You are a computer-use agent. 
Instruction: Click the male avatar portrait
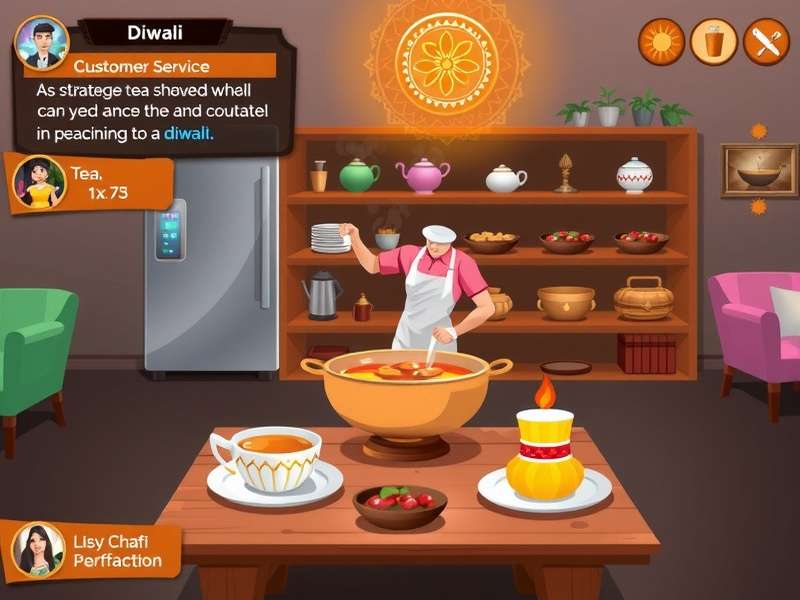(x=42, y=42)
